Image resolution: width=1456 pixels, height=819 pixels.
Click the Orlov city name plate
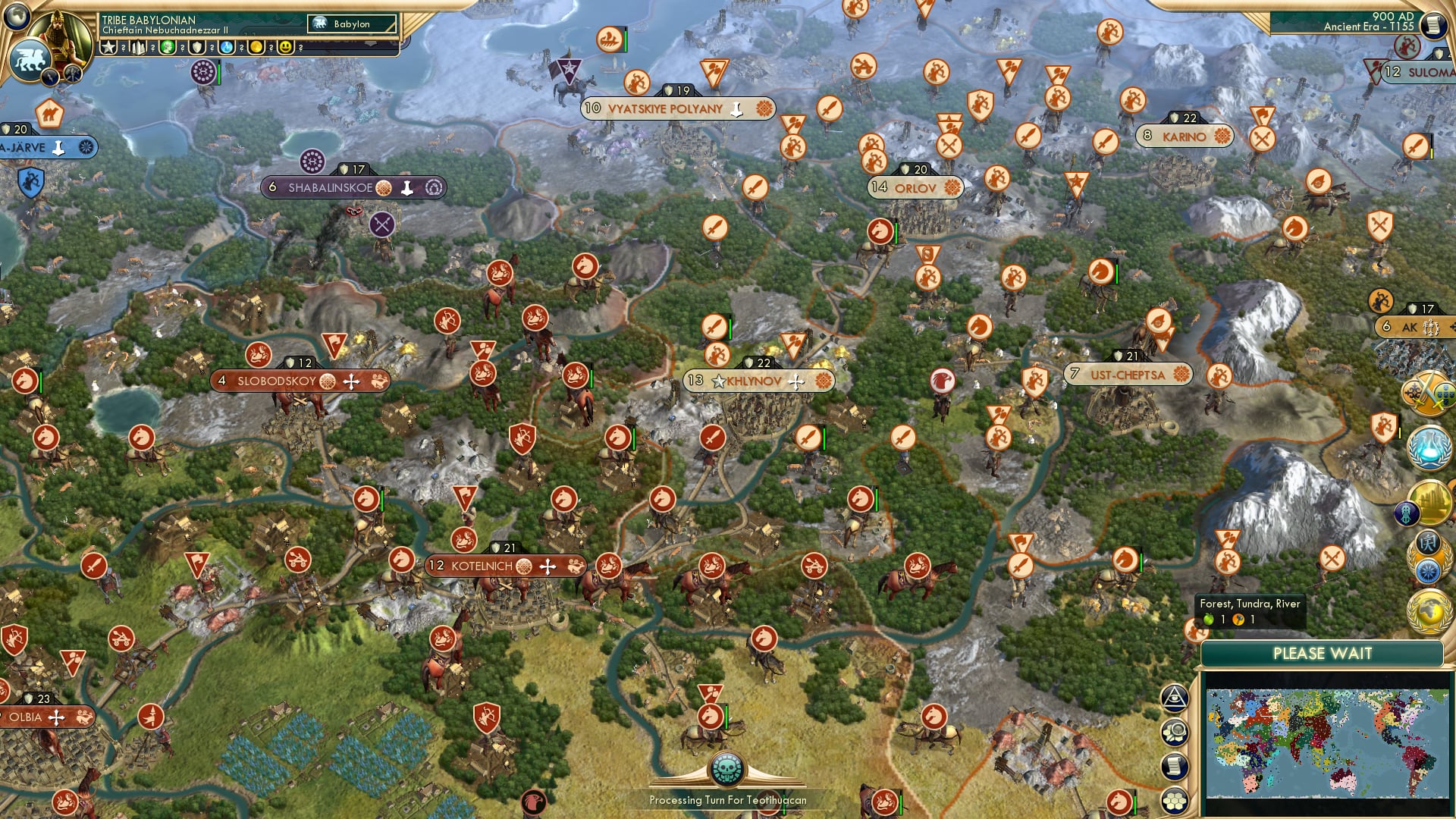coord(914,187)
